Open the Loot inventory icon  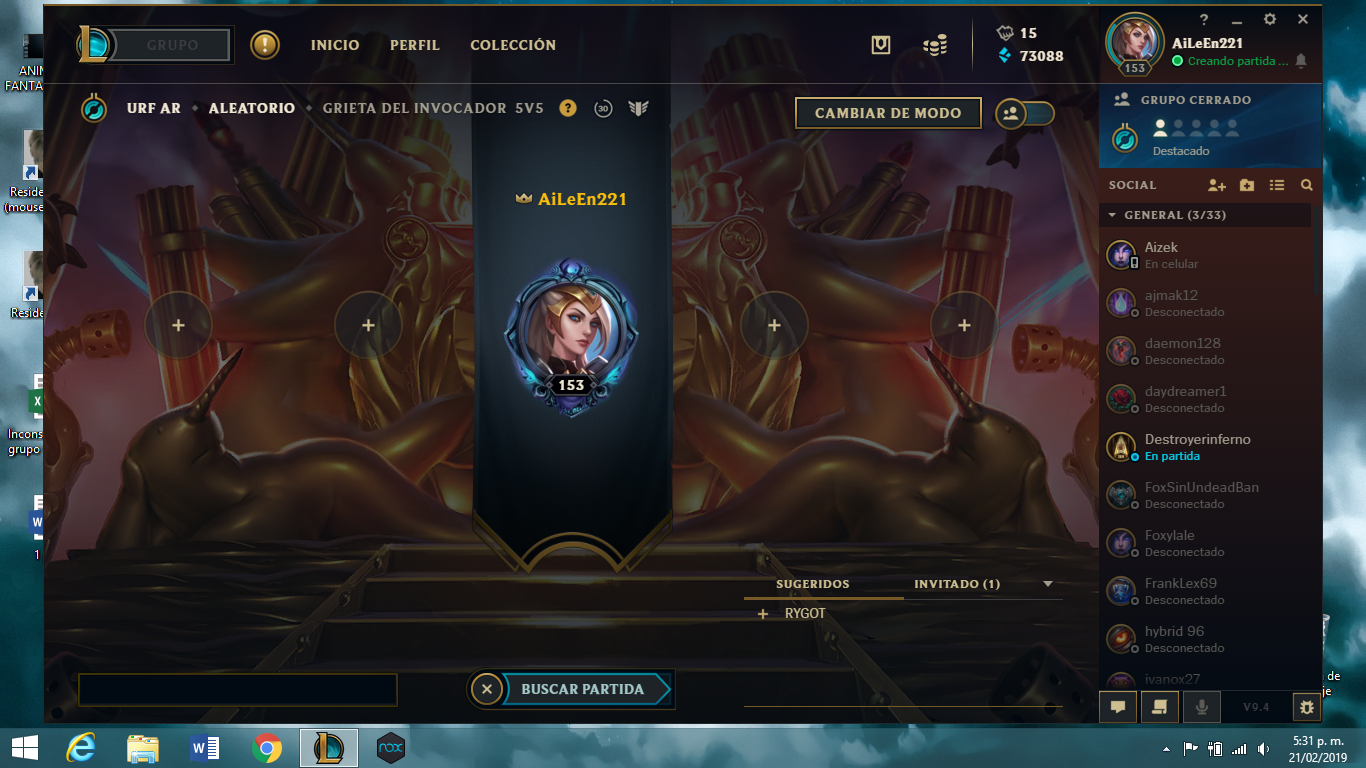880,45
